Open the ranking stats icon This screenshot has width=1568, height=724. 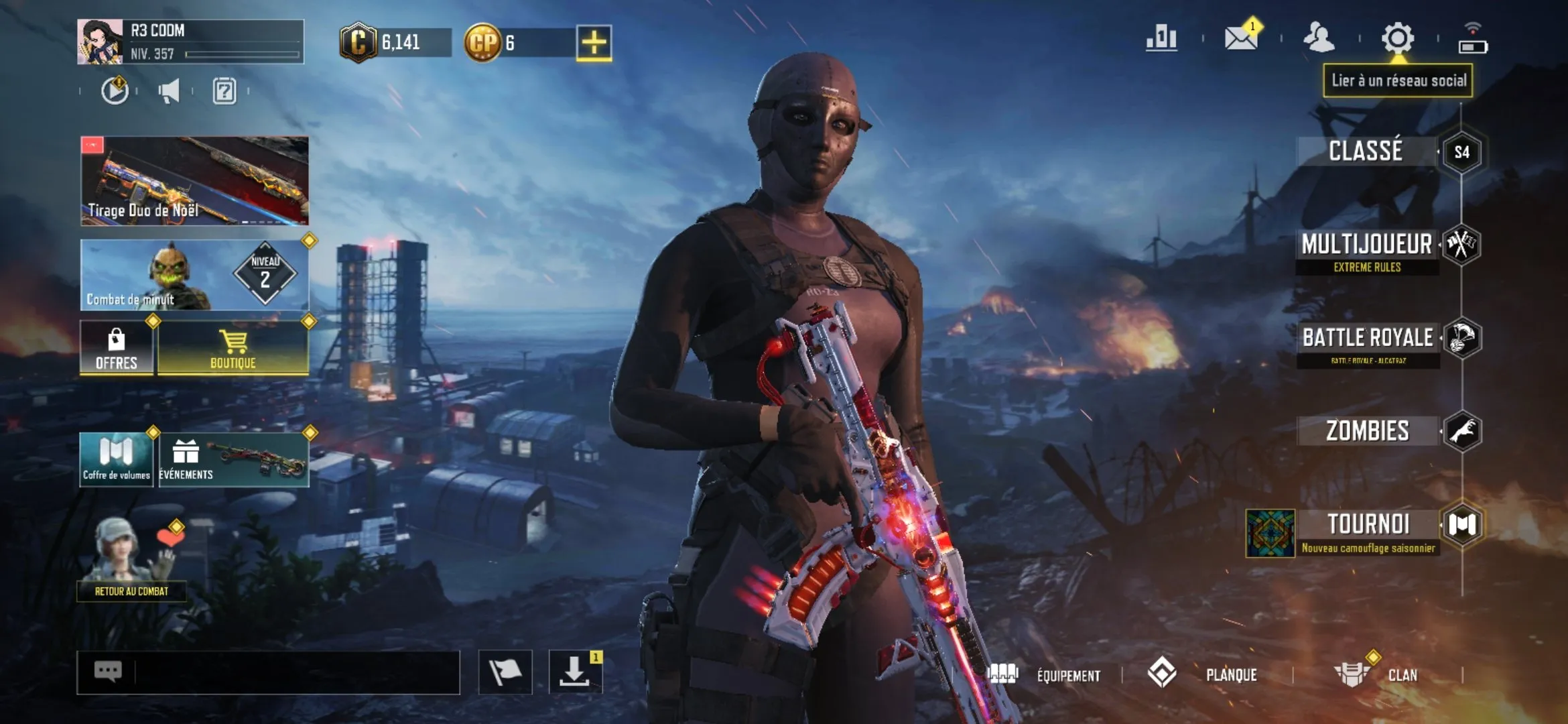tap(1161, 38)
